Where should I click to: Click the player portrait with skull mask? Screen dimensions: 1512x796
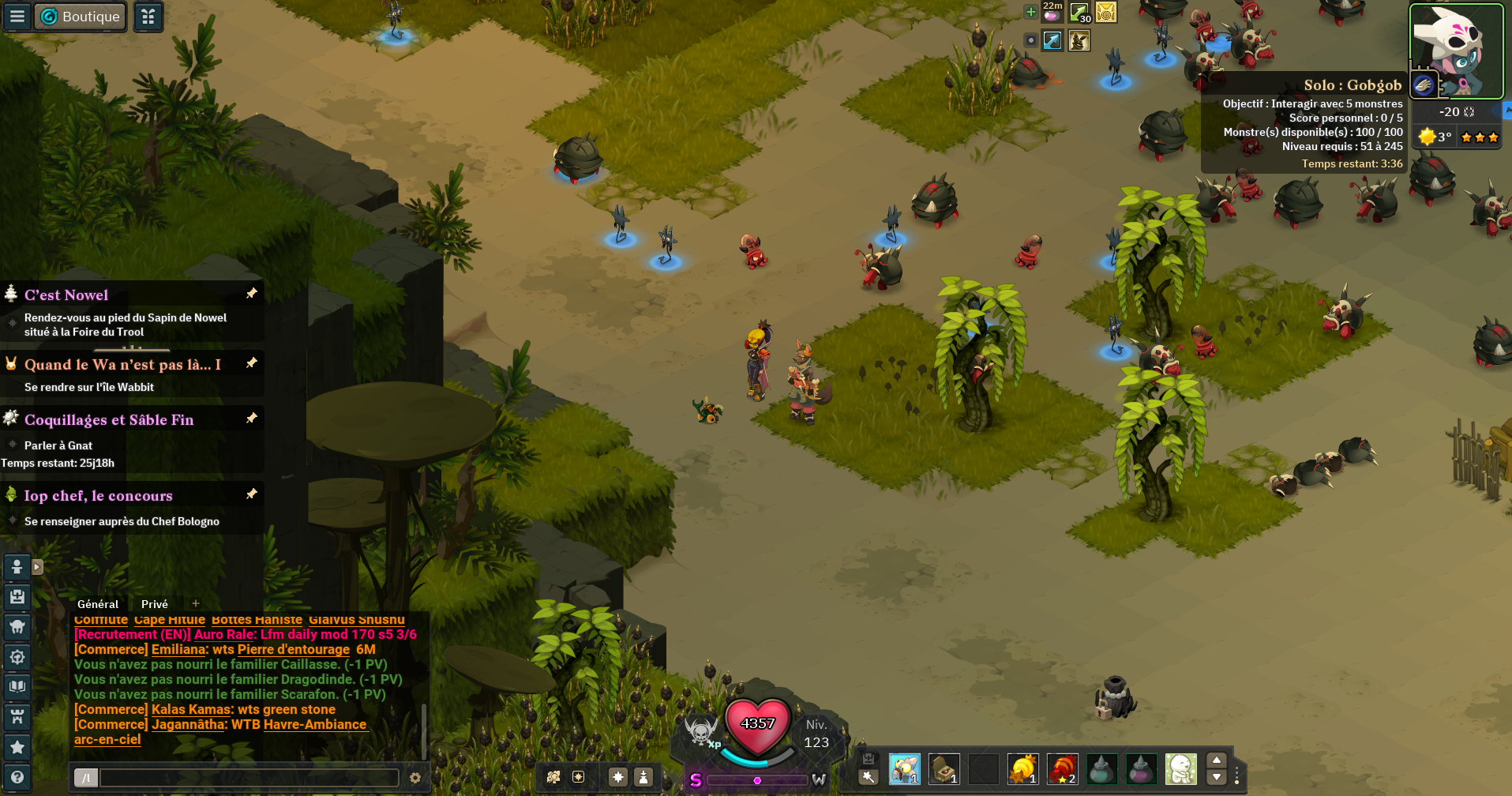coord(1457,50)
